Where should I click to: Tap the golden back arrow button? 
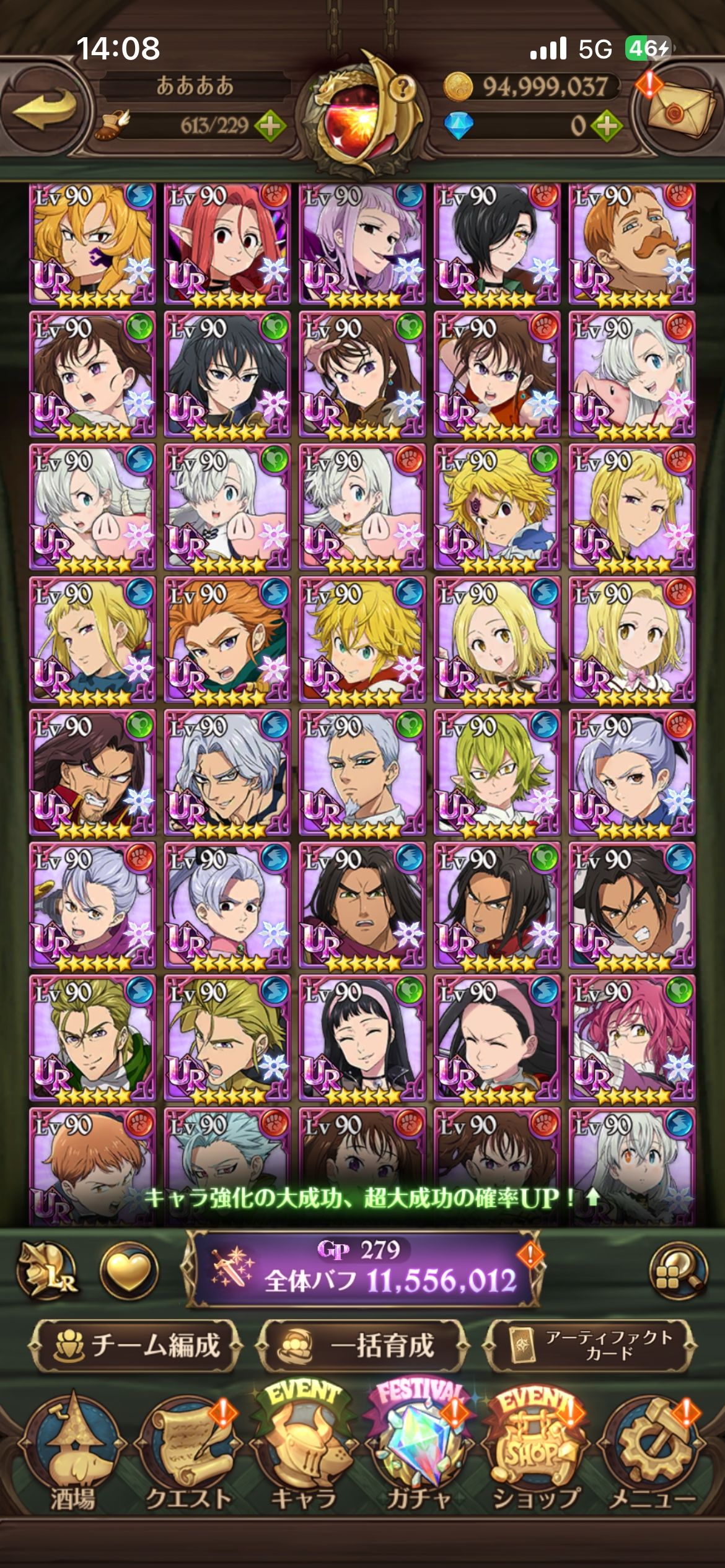click(45, 110)
